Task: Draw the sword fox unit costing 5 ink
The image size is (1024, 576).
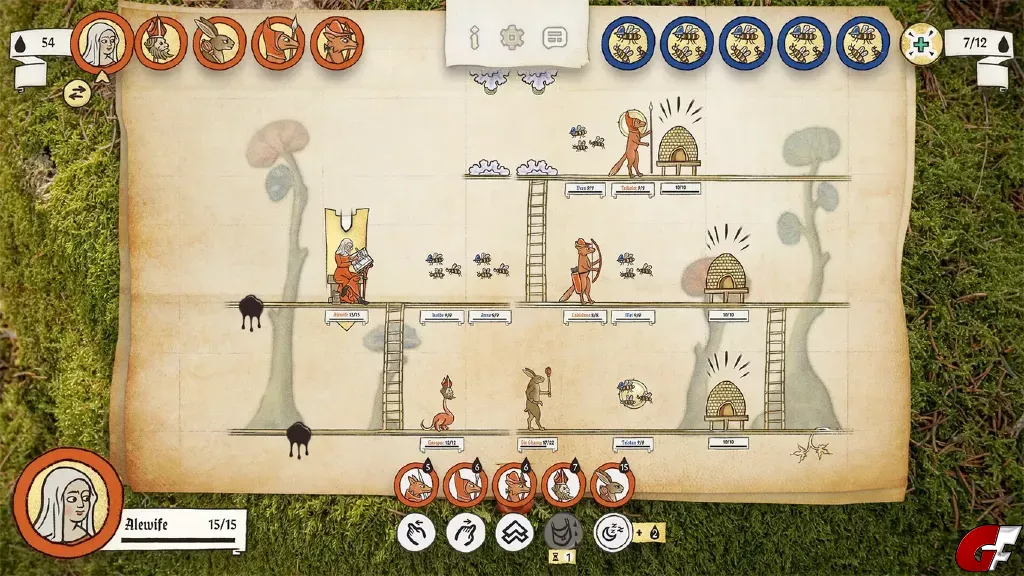Action: coord(415,486)
